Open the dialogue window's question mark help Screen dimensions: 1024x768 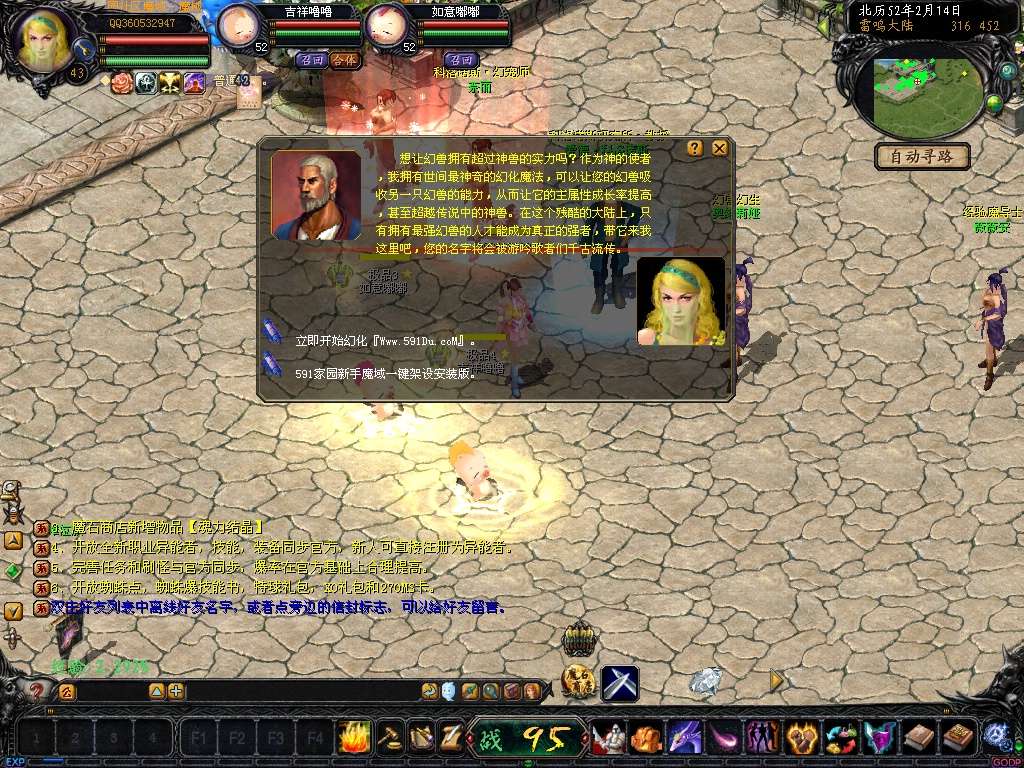(695, 148)
